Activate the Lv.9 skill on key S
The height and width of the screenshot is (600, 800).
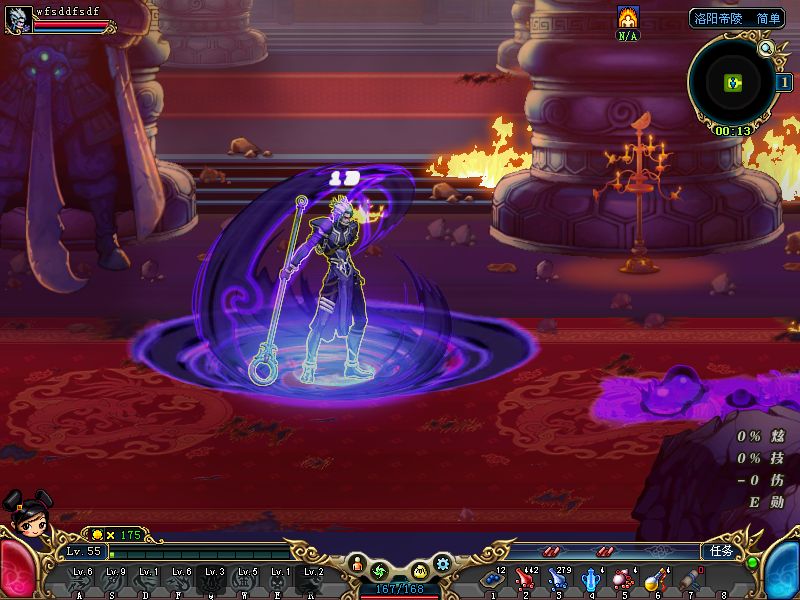(x=116, y=580)
